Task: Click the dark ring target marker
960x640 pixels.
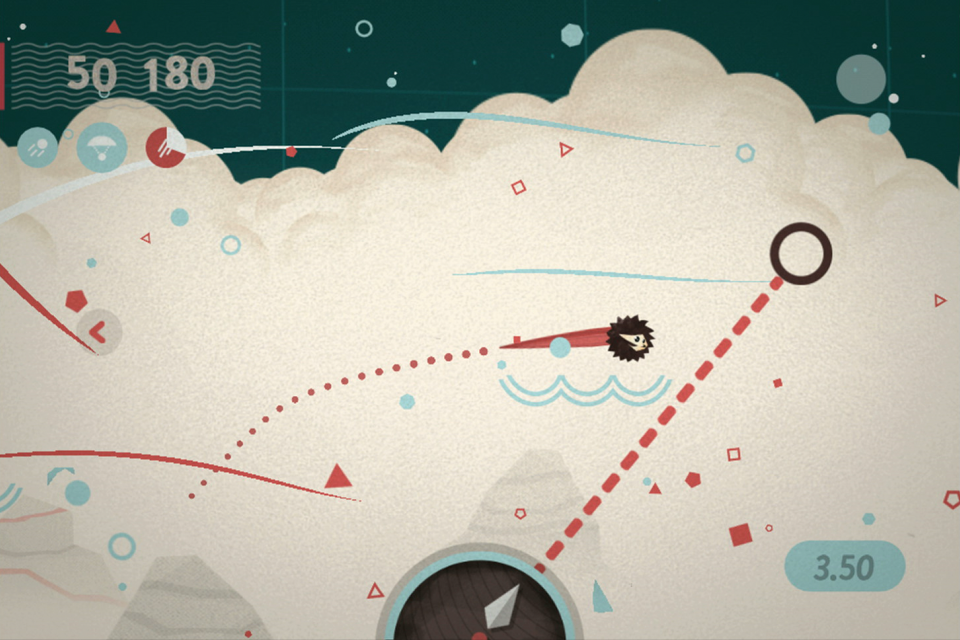Action: point(801,253)
